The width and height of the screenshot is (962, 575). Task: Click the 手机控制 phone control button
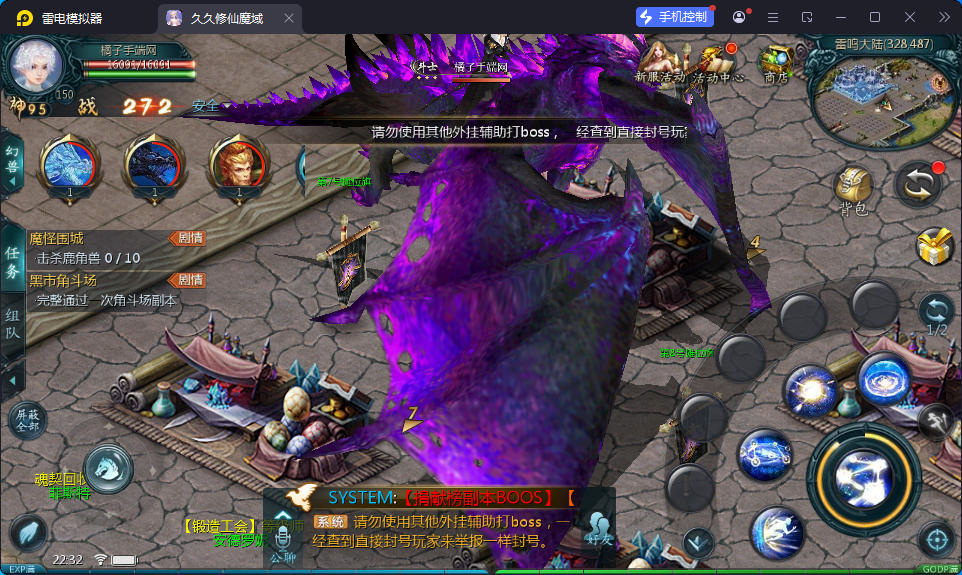[674, 17]
